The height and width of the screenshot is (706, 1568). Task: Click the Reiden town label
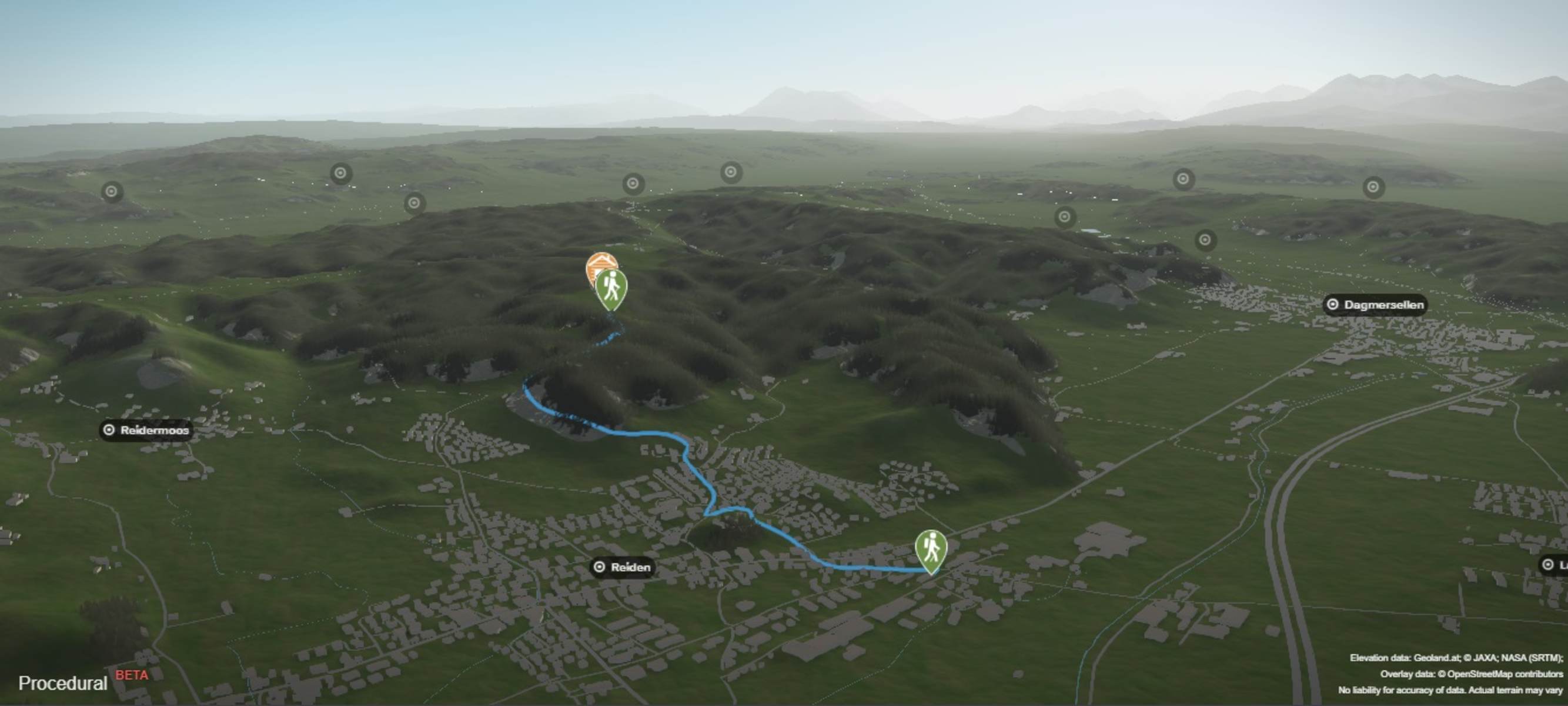[x=623, y=568]
